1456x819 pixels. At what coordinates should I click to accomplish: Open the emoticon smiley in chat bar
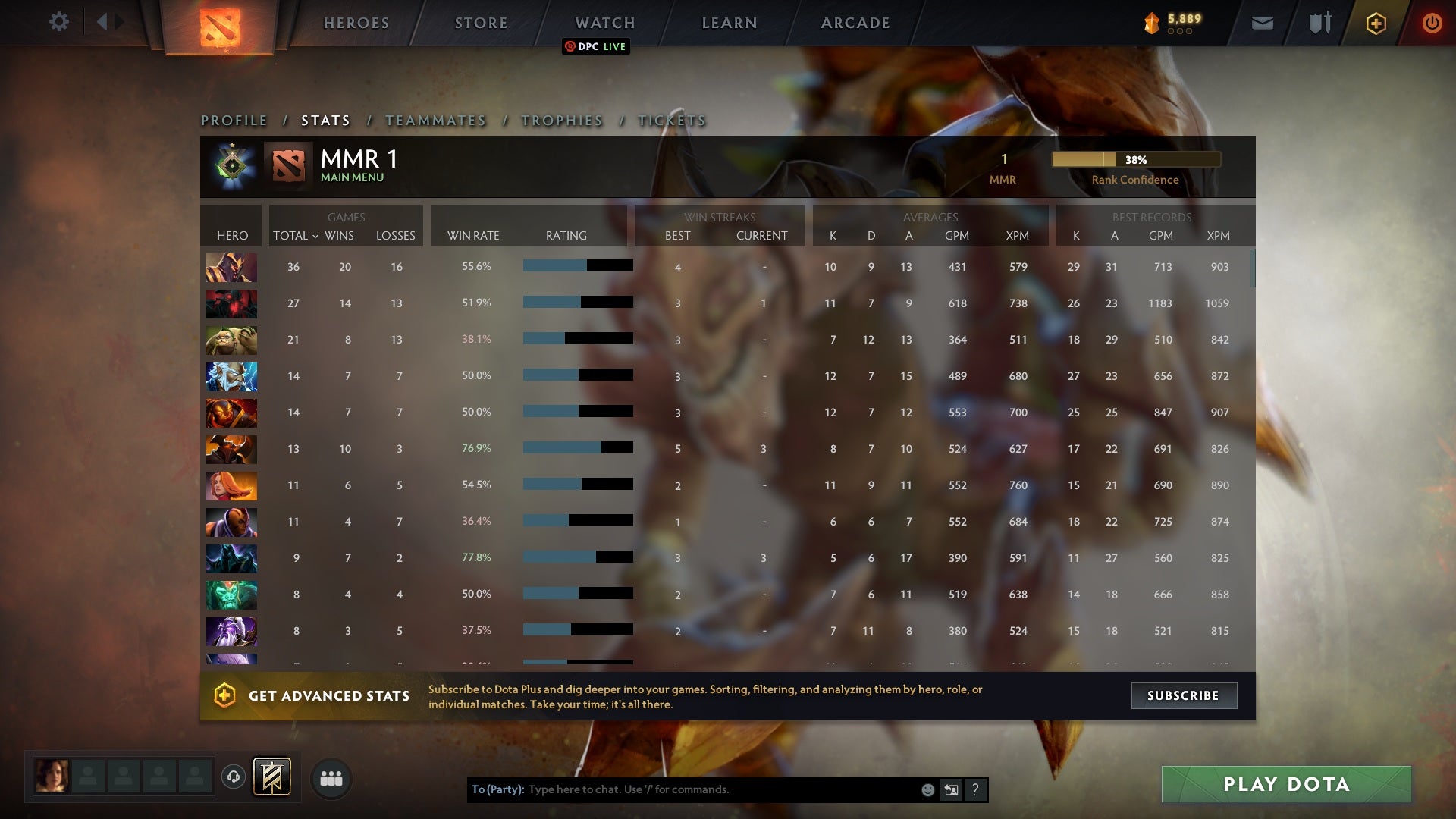927,789
